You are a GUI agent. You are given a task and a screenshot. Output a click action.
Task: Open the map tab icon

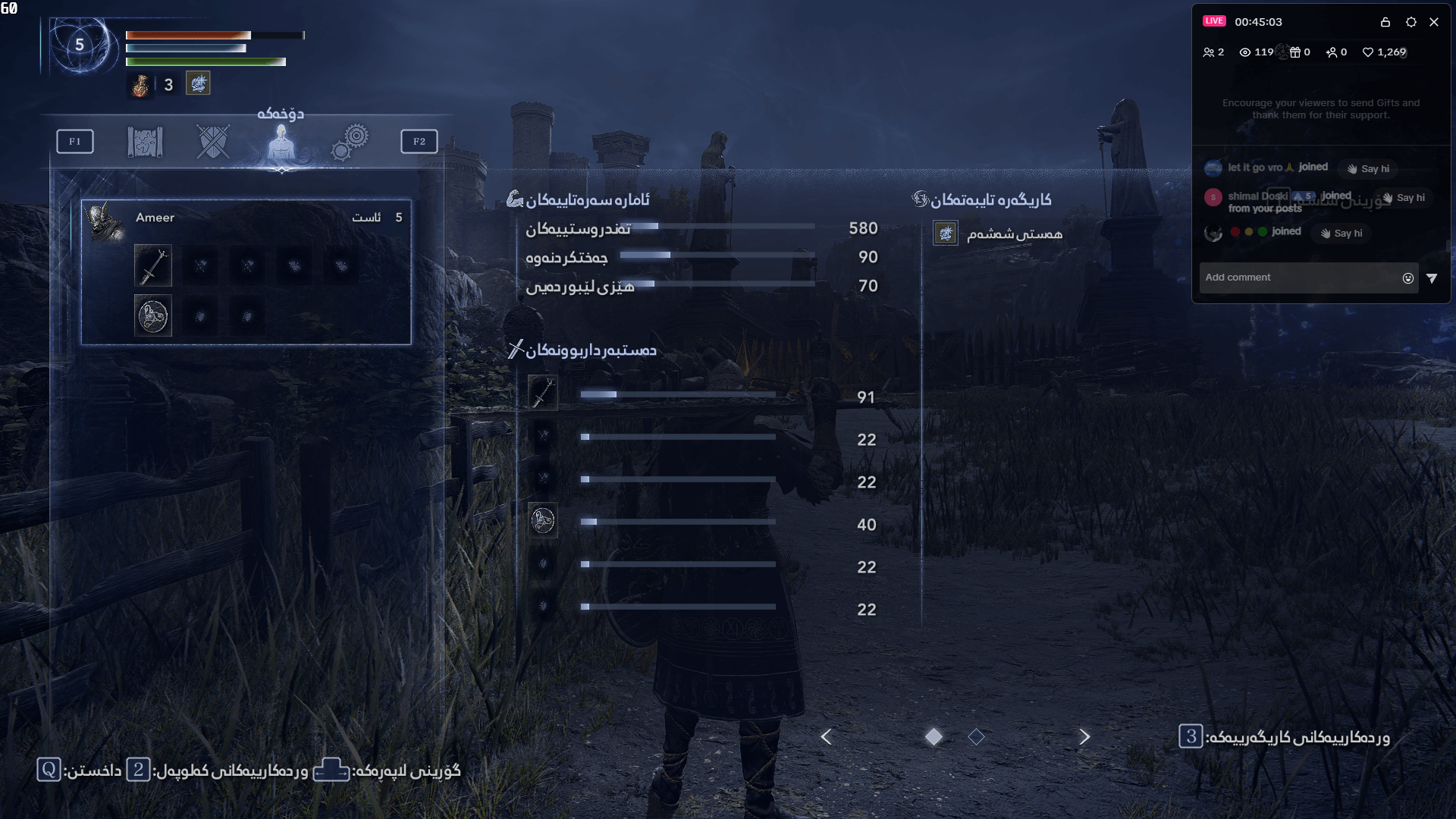pos(144,140)
